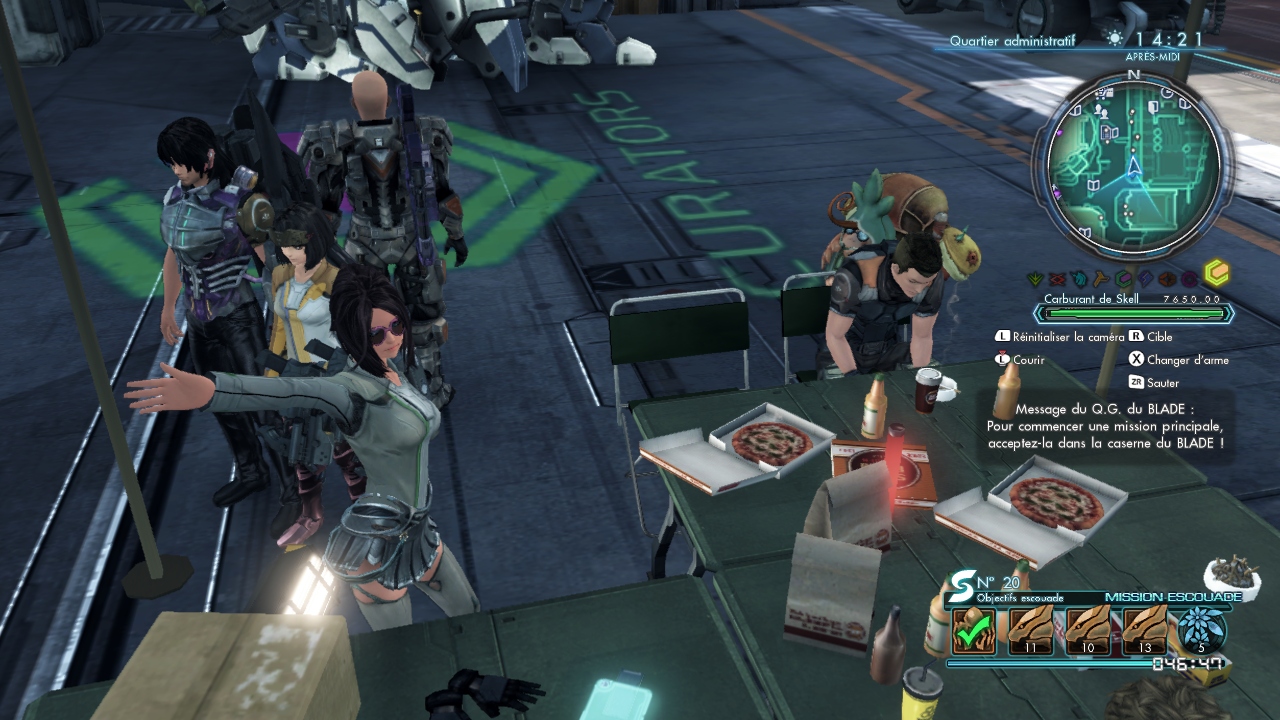Viewport: 1280px width, 720px height.
Task: Select the completed objective with green checkmark
Action: [x=973, y=631]
